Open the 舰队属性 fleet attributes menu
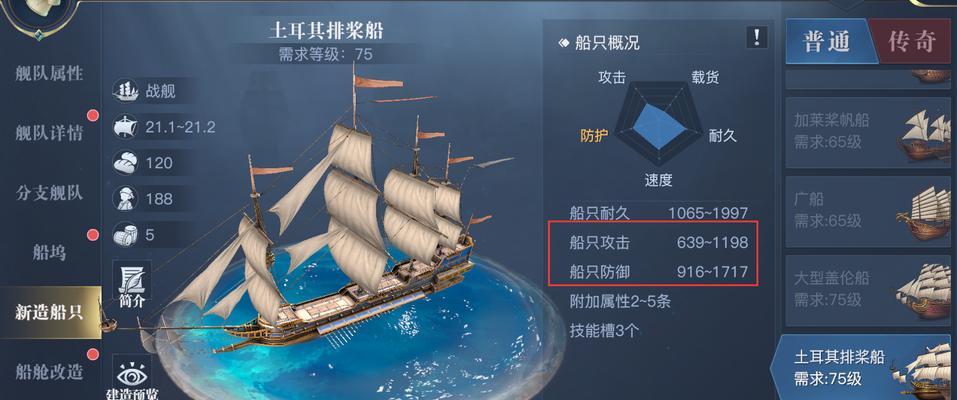This screenshot has width=957, height=400. click(48, 74)
